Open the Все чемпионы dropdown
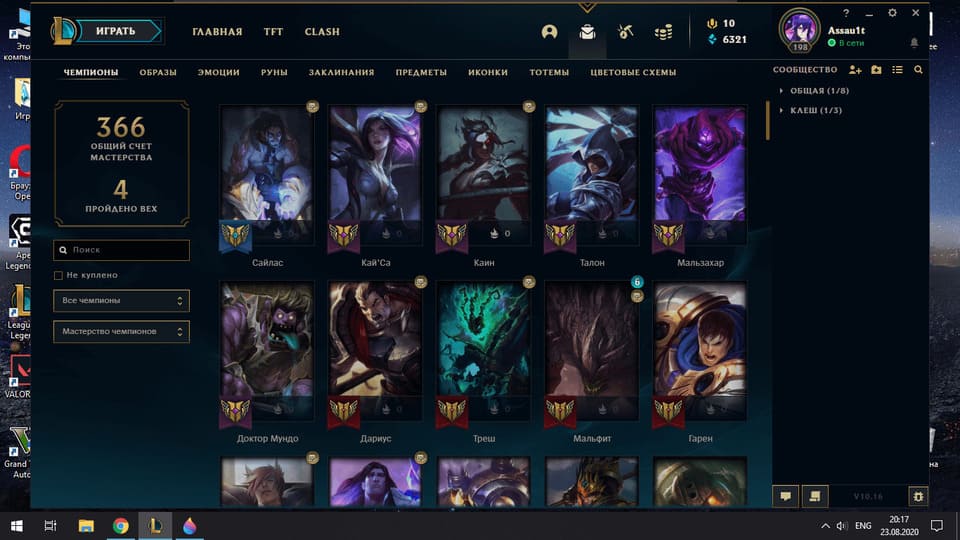The image size is (960, 540). (x=121, y=300)
